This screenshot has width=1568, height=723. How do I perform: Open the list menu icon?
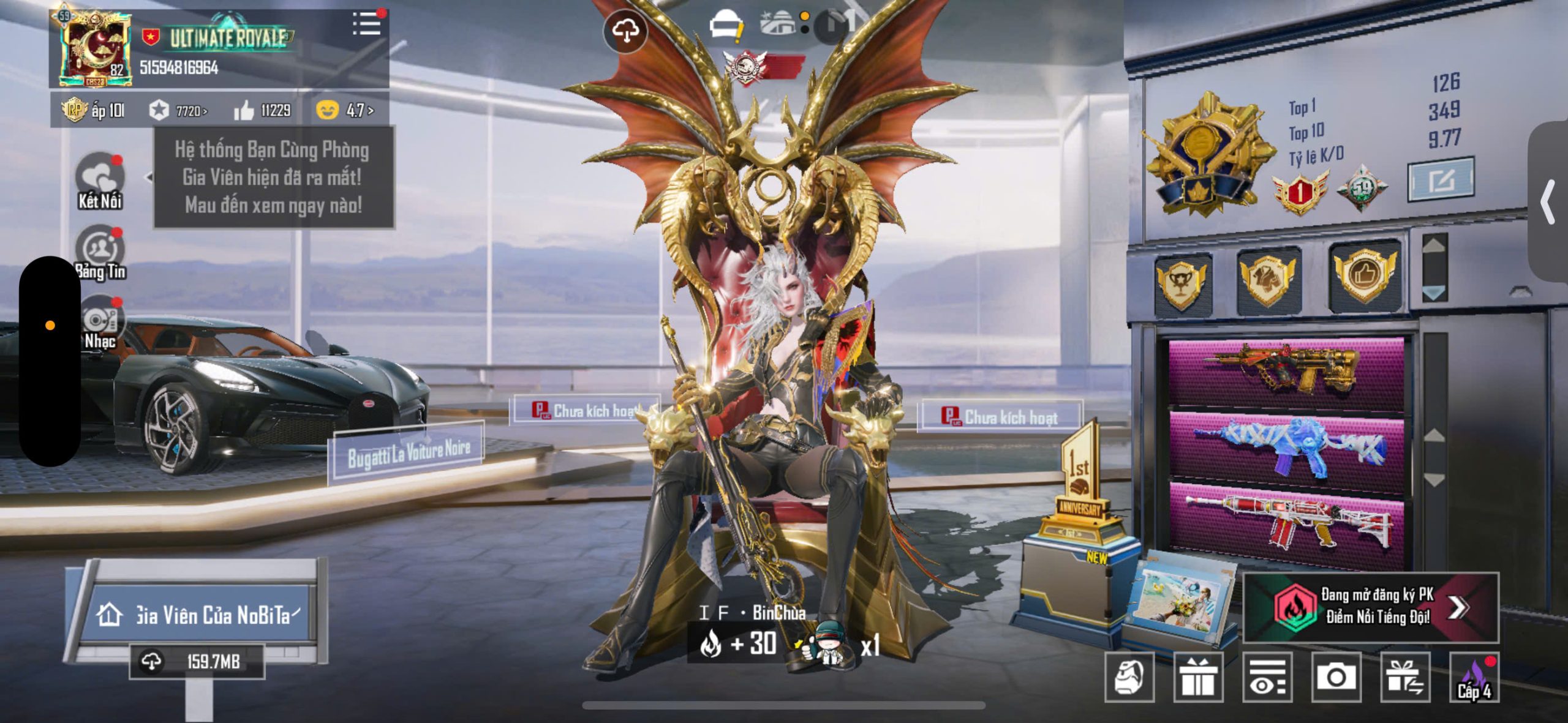click(x=367, y=24)
